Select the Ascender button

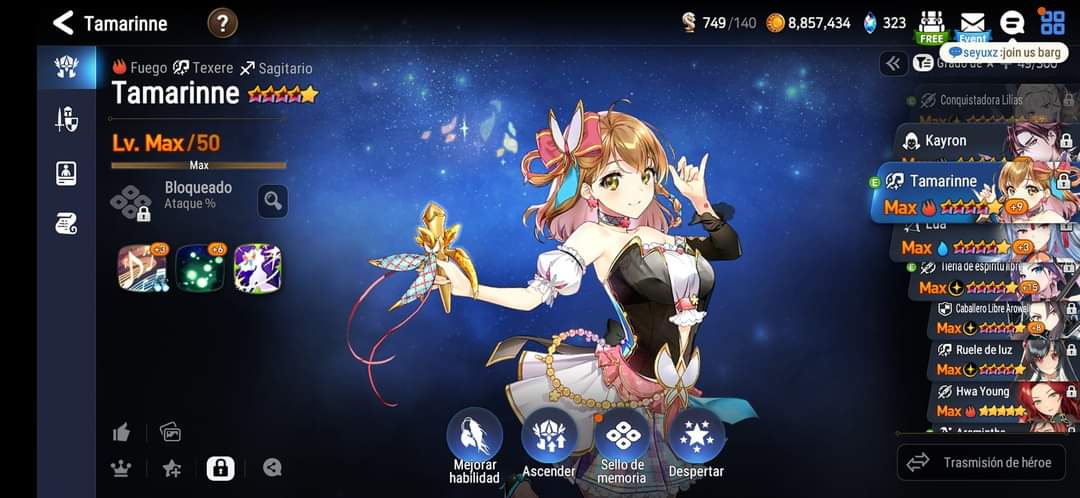coord(549,436)
